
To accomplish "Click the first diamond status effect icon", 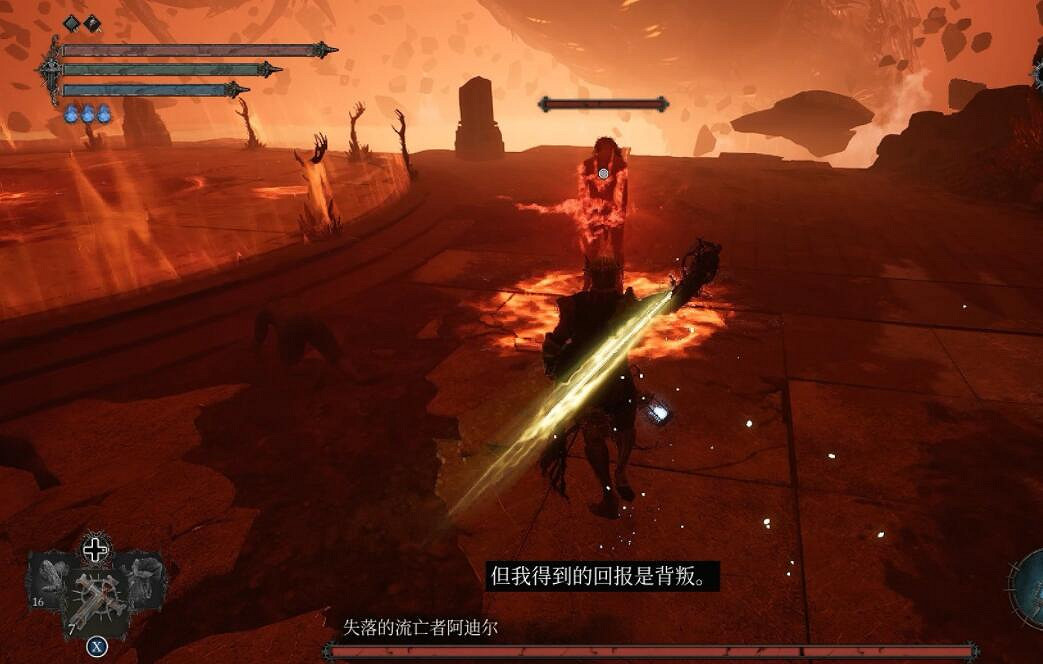I will coord(71,23).
